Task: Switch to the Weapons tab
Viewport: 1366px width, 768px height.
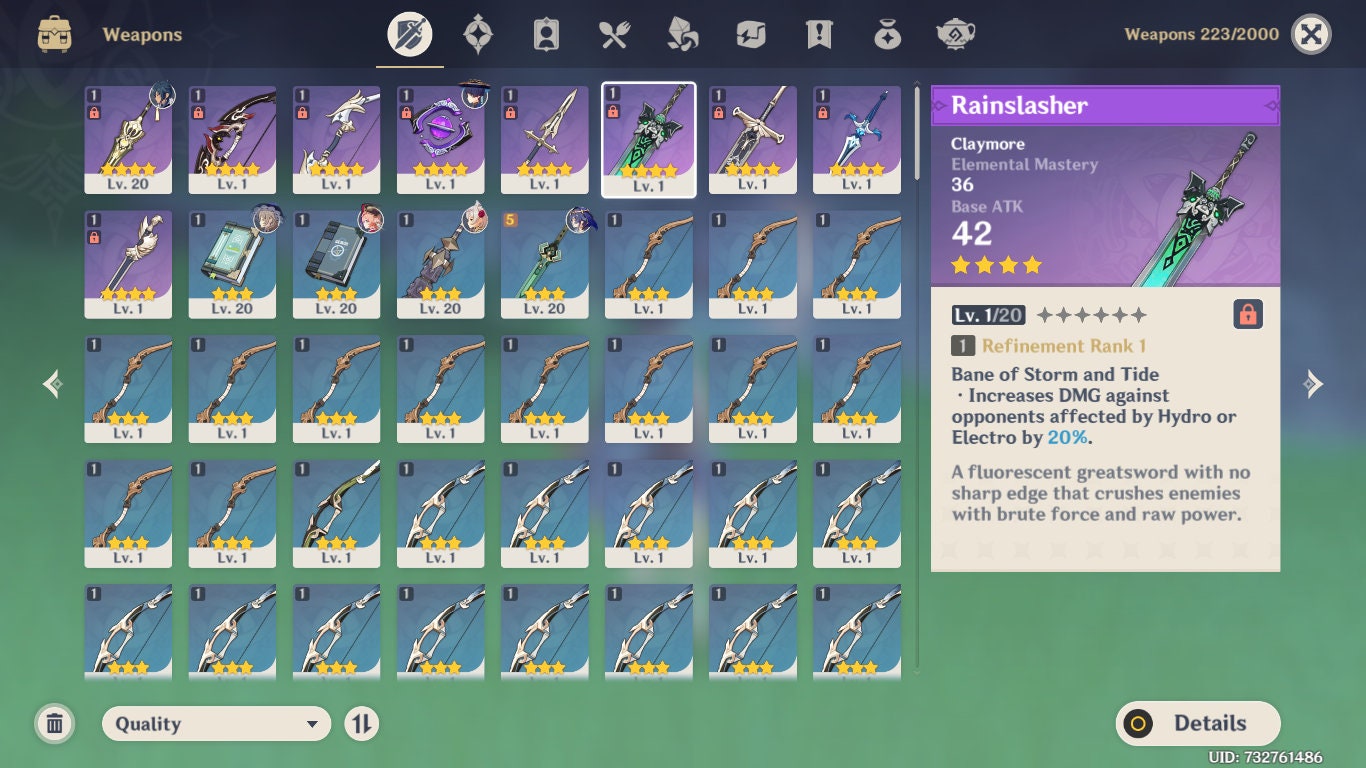Action: point(408,33)
